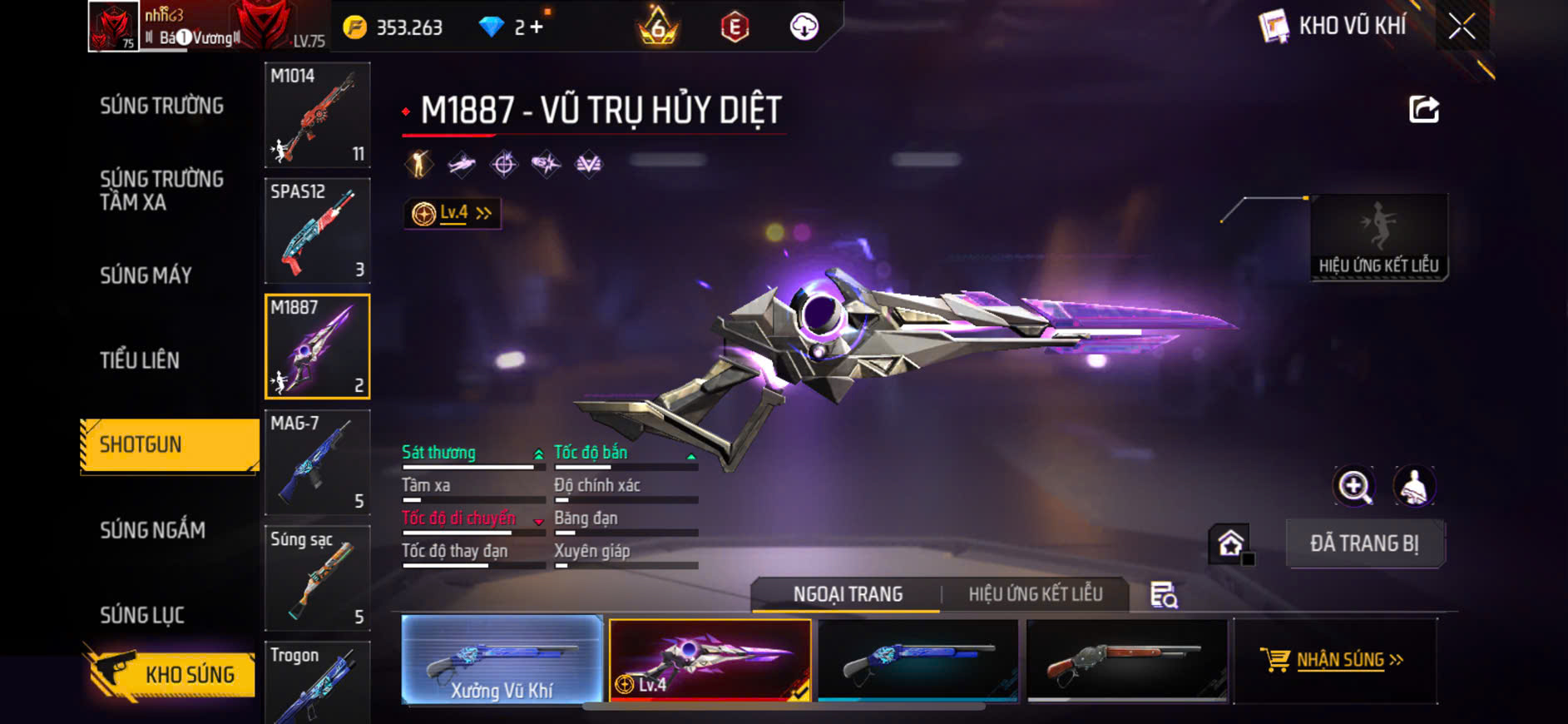This screenshot has width=1568, height=724.
Task: Select the M1014 shotgun tile
Action: pyautogui.click(x=317, y=115)
